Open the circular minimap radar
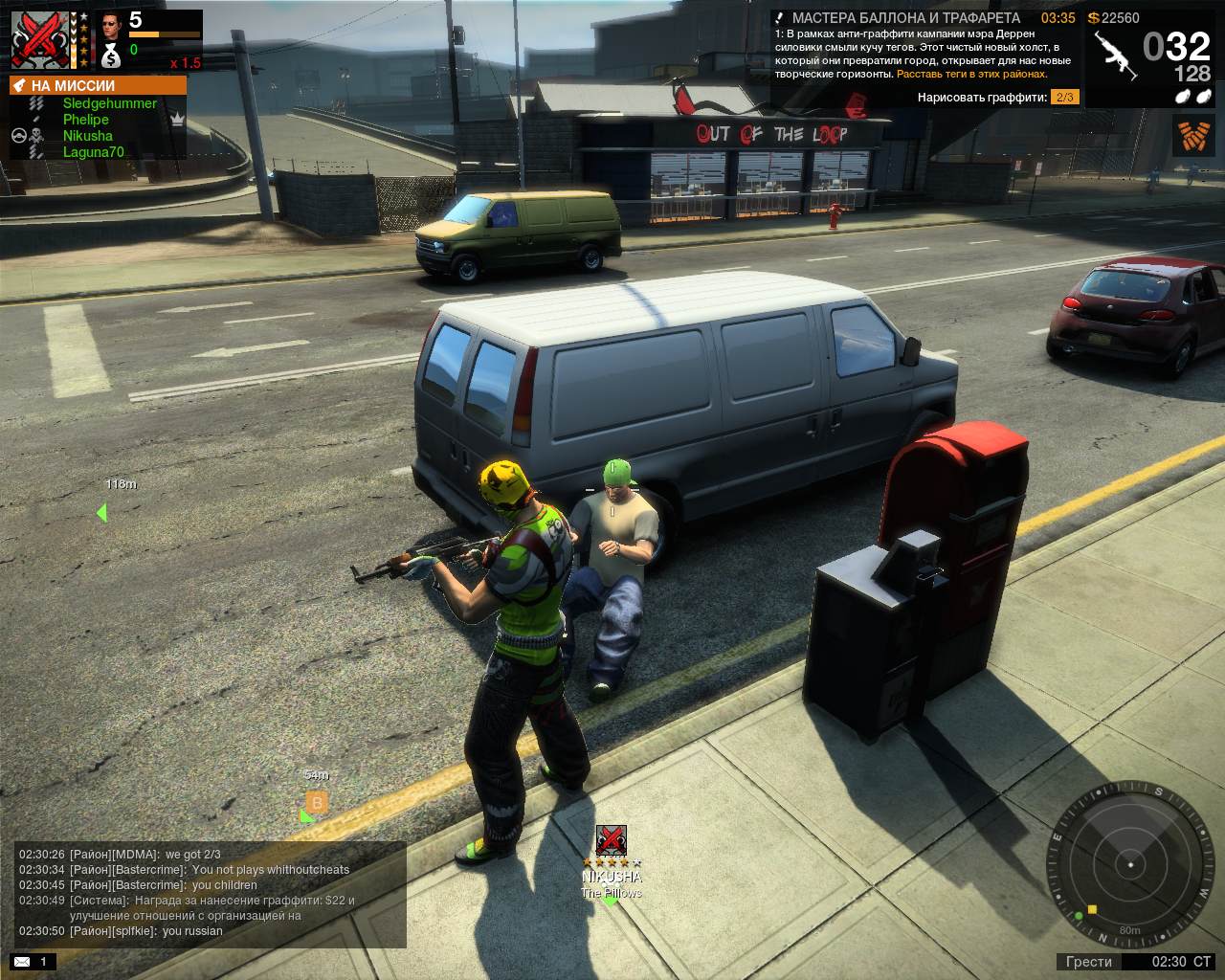This screenshot has width=1225, height=980. 1129,864
